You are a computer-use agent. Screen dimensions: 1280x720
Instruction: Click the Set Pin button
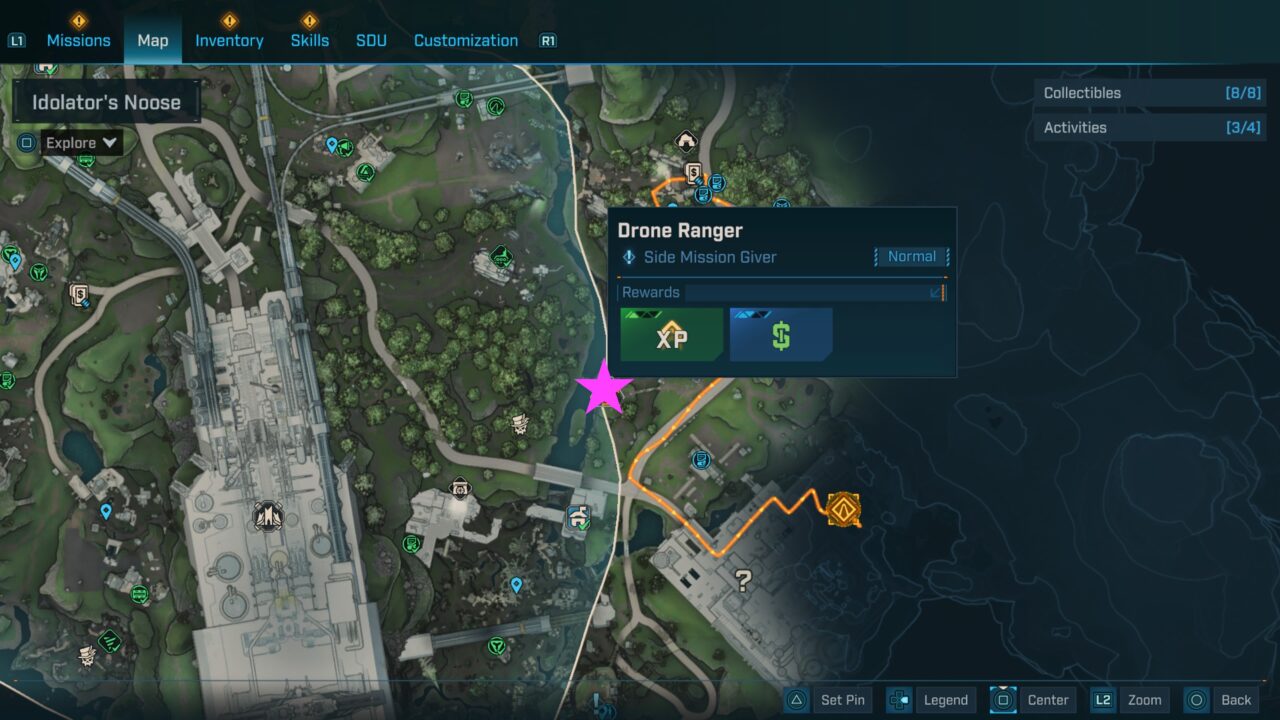click(843, 700)
